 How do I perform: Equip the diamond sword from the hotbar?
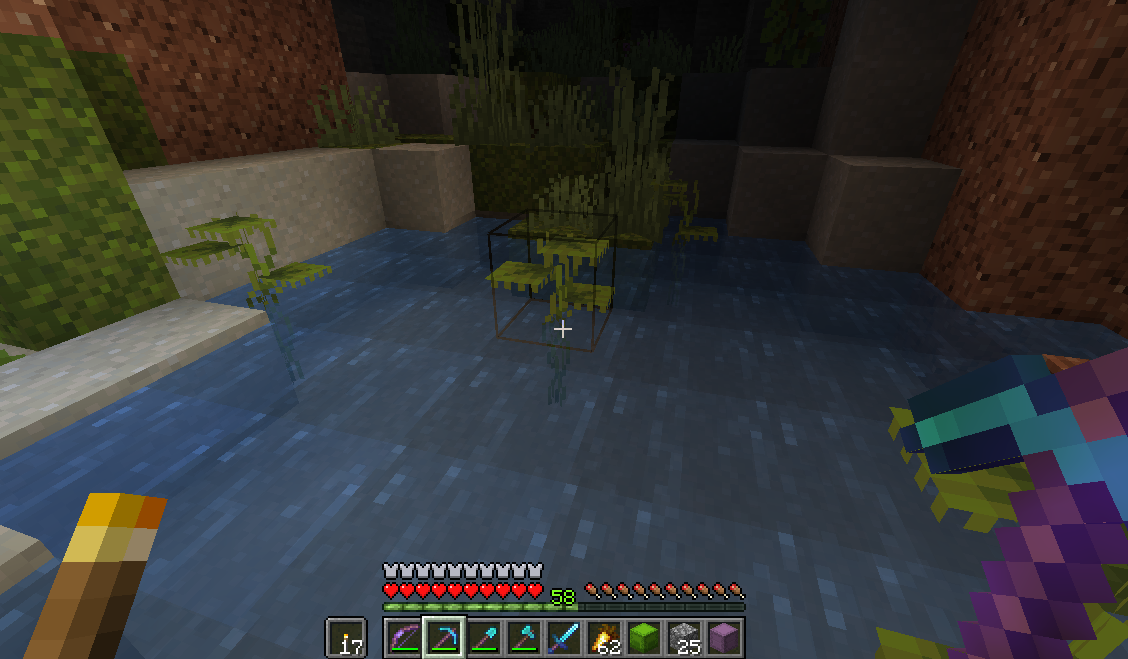click(564, 637)
